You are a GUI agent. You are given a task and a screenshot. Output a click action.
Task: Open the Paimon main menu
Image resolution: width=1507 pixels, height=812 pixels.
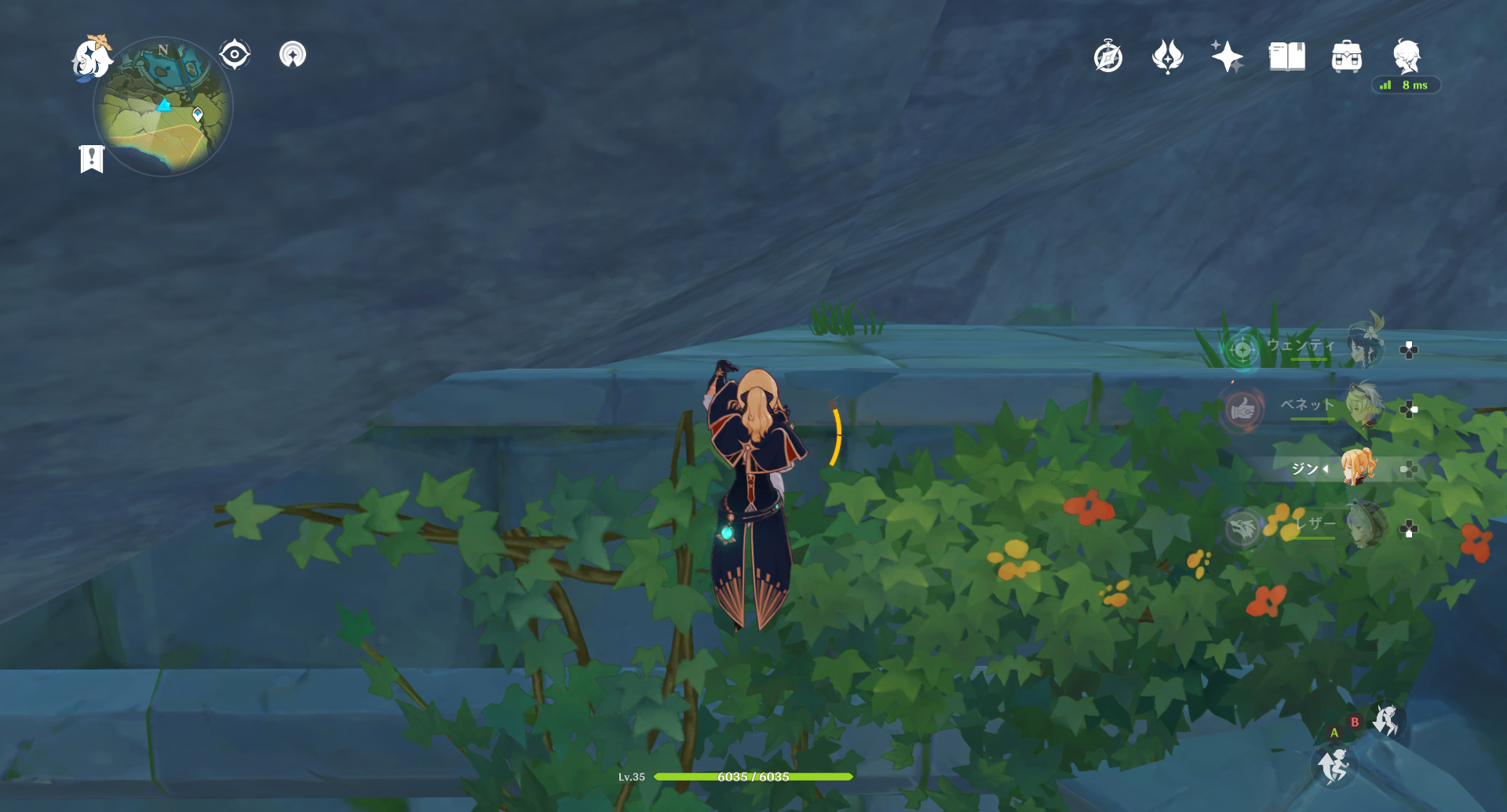click(x=92, y=58)
